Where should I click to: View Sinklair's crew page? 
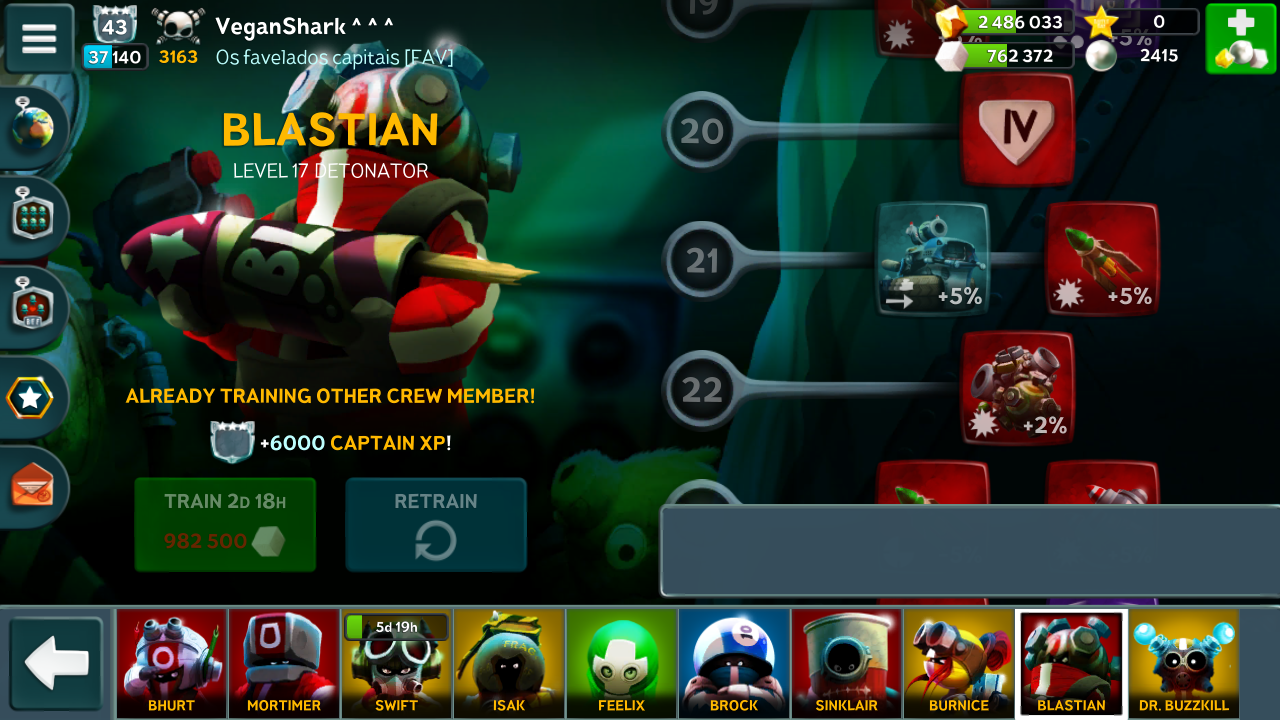click(x=846, y=663)
